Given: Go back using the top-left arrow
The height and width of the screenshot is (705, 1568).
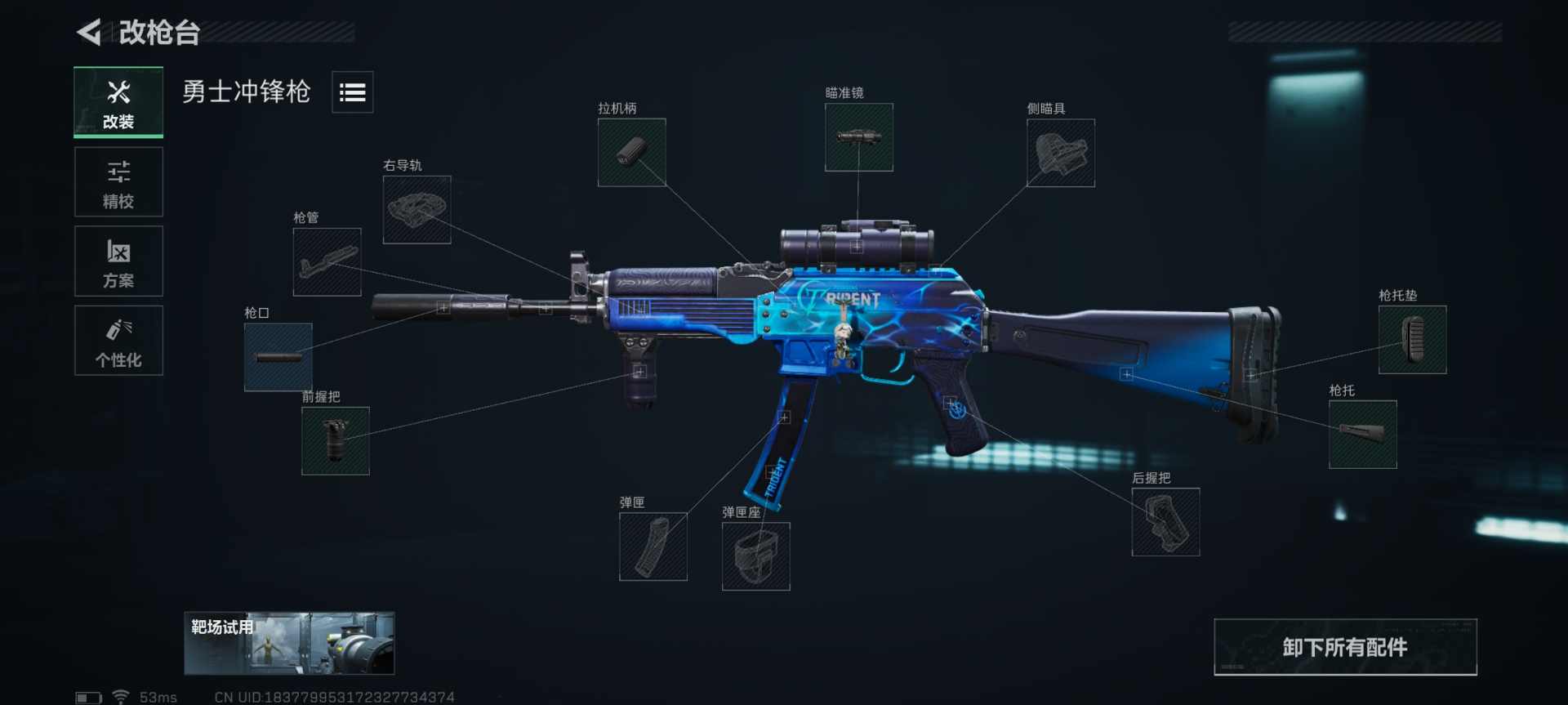Looking at the screenshot, I should 90,33.
